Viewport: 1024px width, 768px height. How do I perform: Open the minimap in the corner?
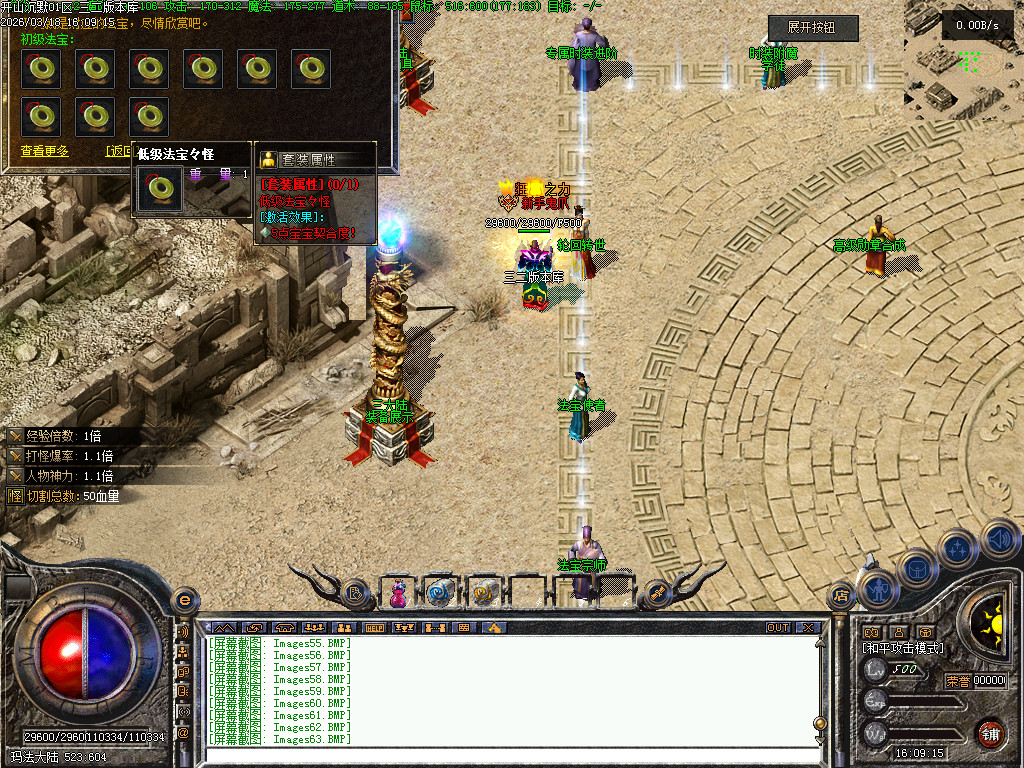point(963,60)
